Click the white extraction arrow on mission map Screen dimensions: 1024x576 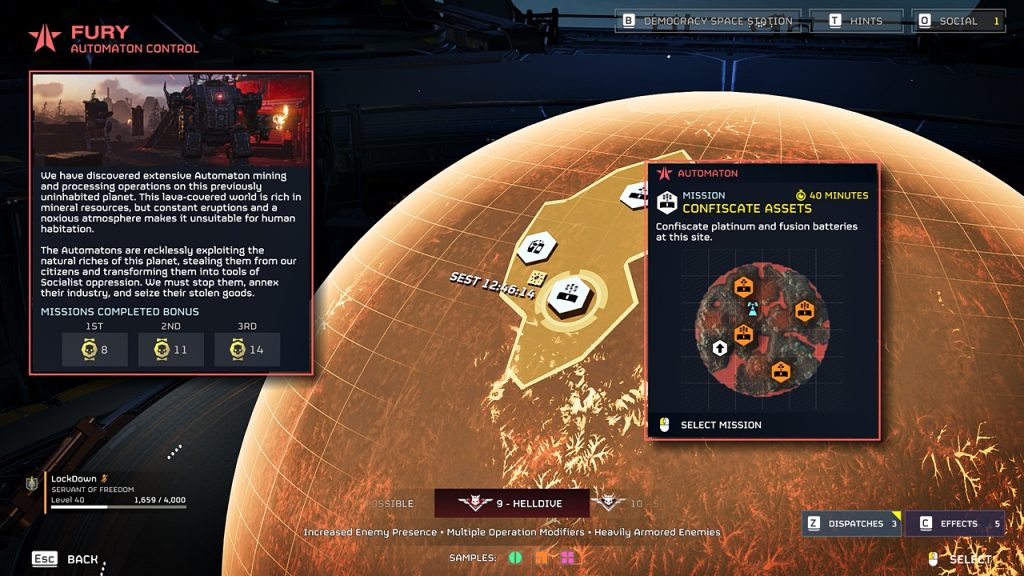click(719, 348)
